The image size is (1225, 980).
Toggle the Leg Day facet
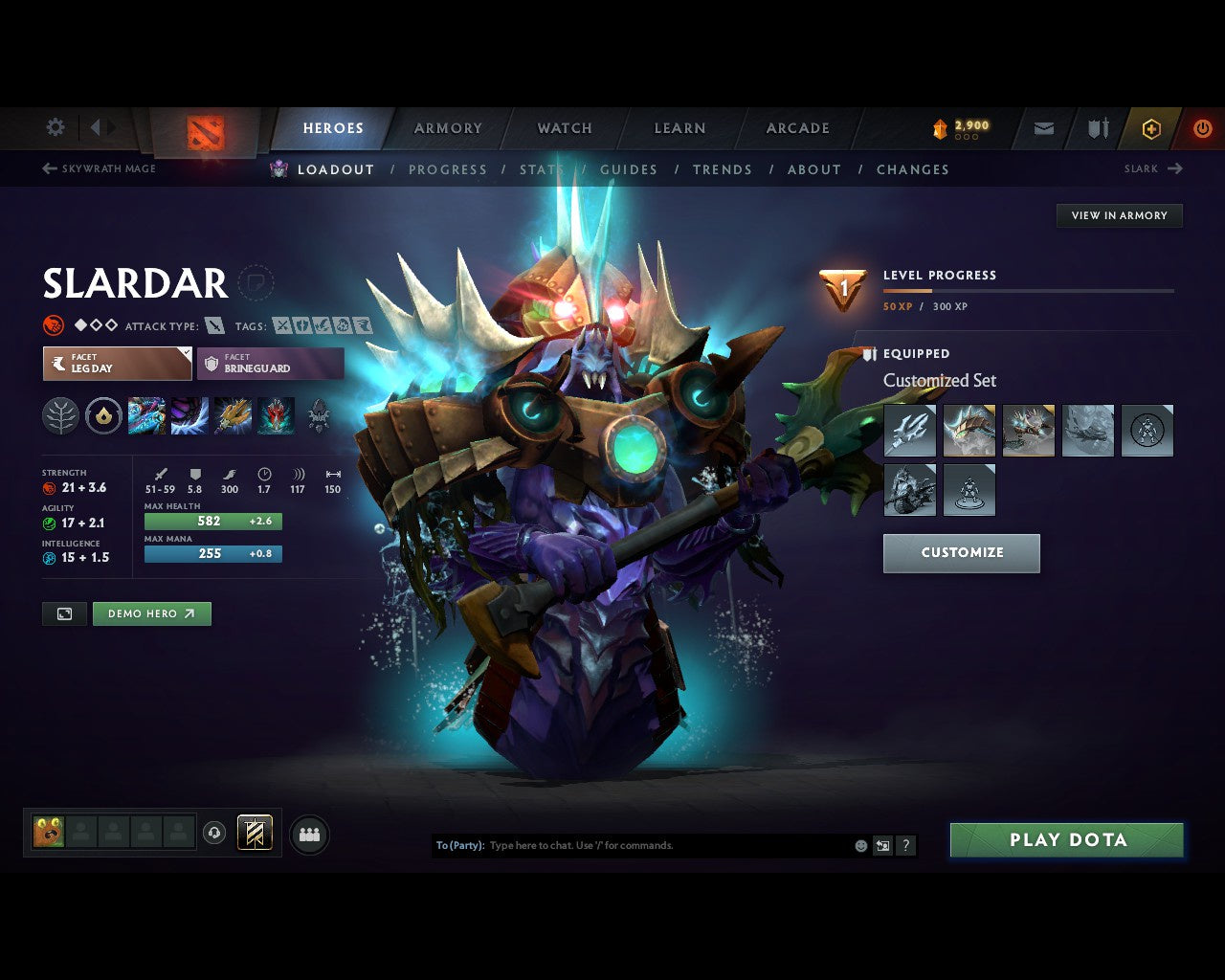click(117, 364)
